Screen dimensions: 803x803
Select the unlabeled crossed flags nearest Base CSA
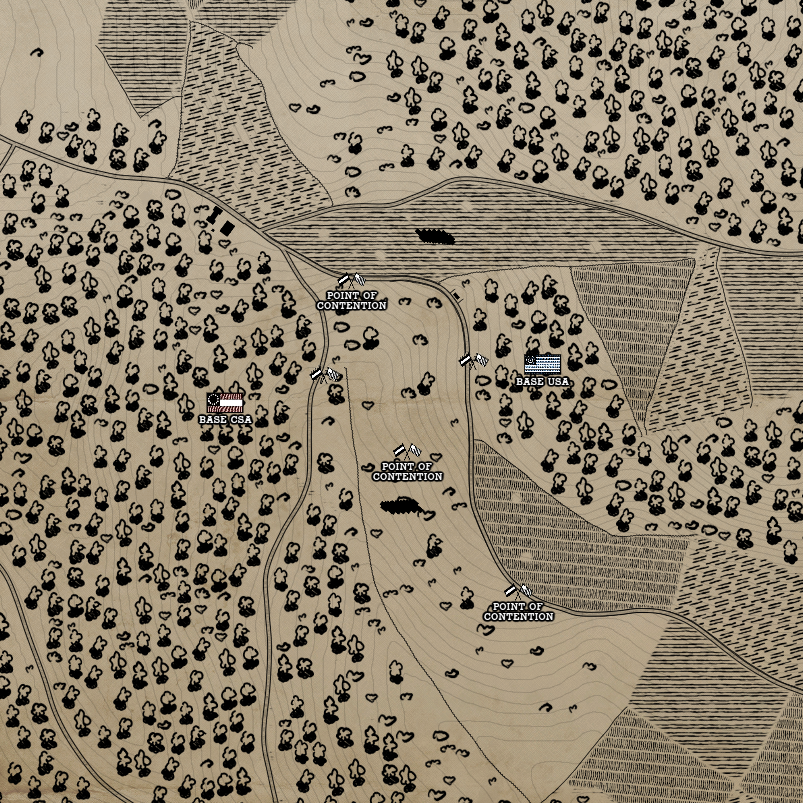click(325, 374)
